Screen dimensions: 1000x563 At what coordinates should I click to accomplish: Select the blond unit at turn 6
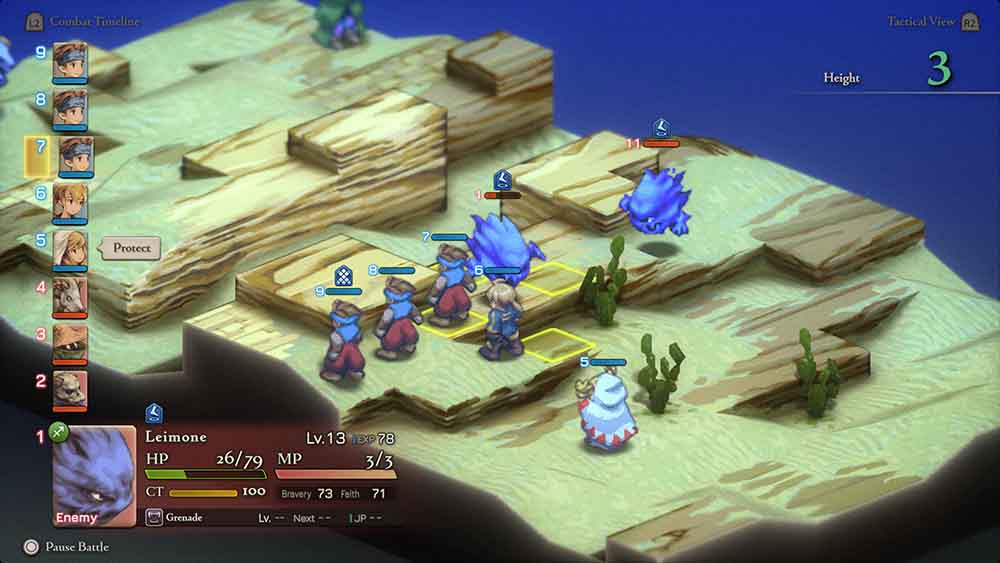pos(70,201)
